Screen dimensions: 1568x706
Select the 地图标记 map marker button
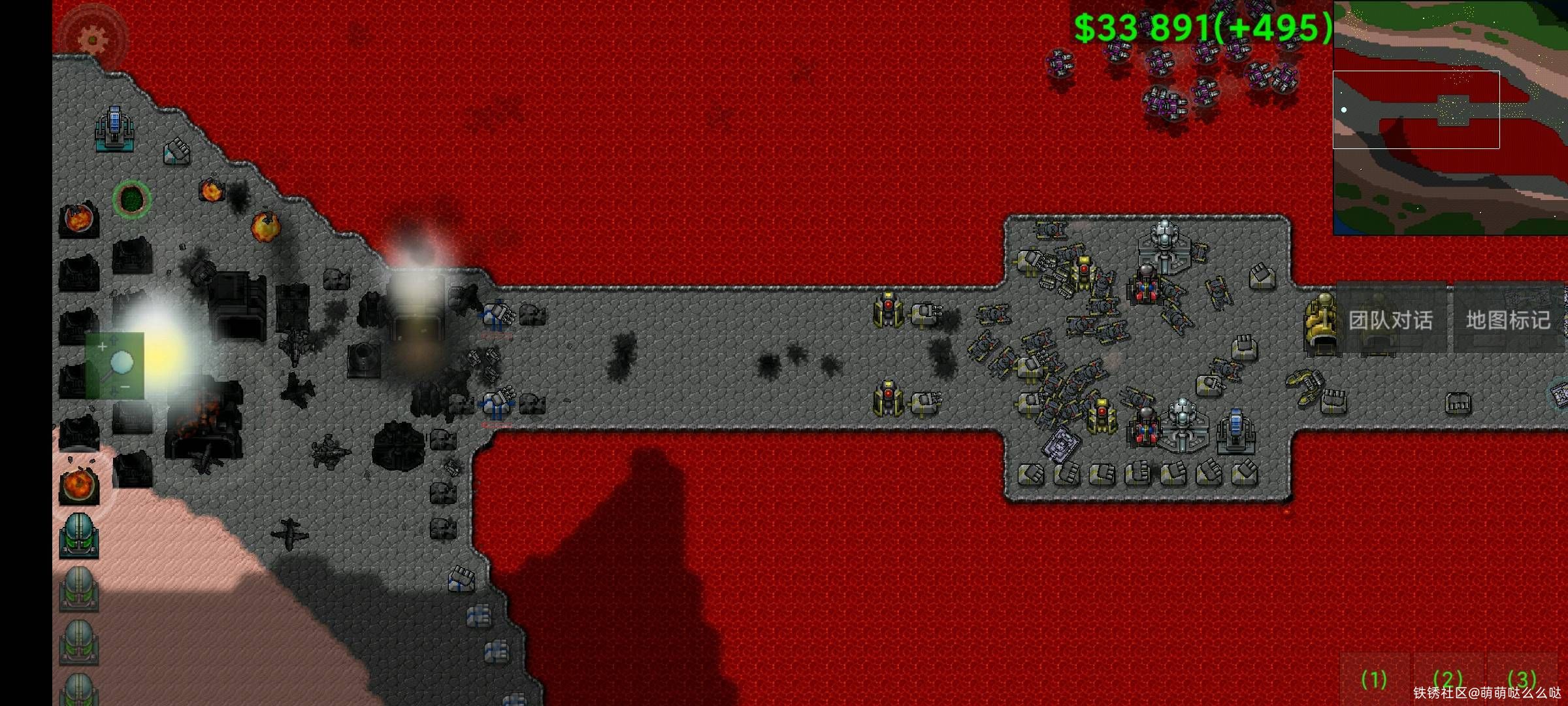pos(1508,320)
